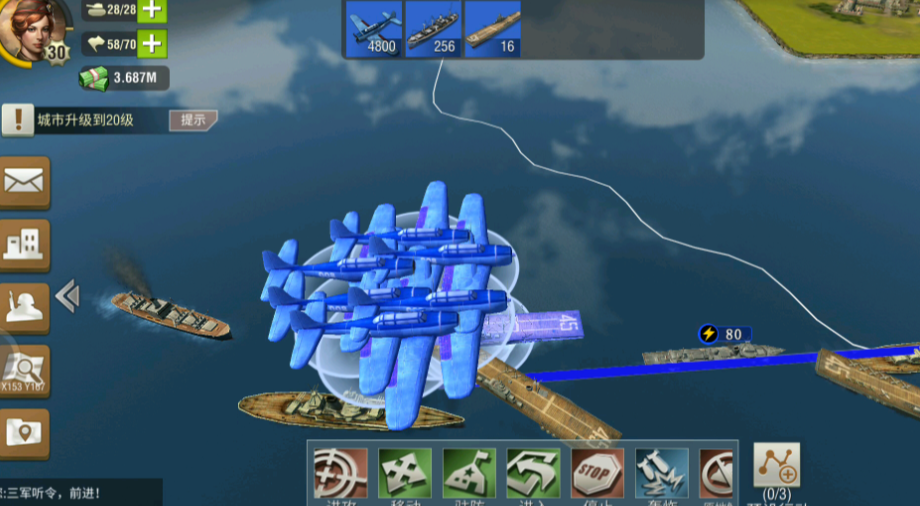Select the fighter plane unit card with 4800
Viewport: 920px width, 506px height.
(374, 28)
